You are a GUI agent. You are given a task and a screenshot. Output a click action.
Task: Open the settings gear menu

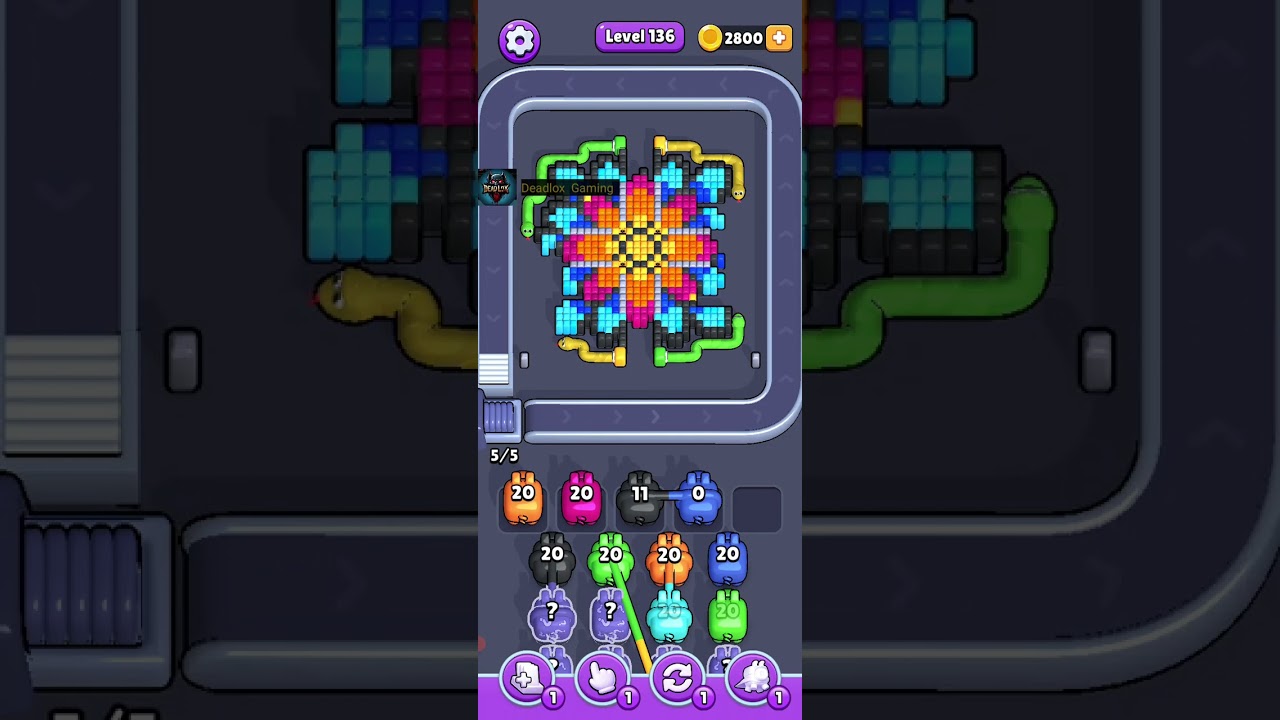pyautogui.click(x=519, y=41)
